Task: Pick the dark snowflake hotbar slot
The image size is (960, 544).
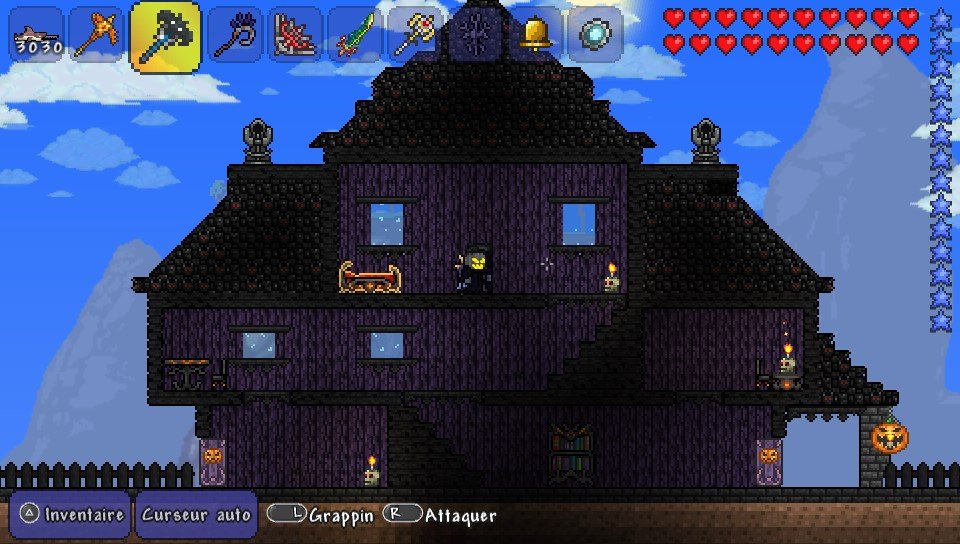Action: pos(475,35)
